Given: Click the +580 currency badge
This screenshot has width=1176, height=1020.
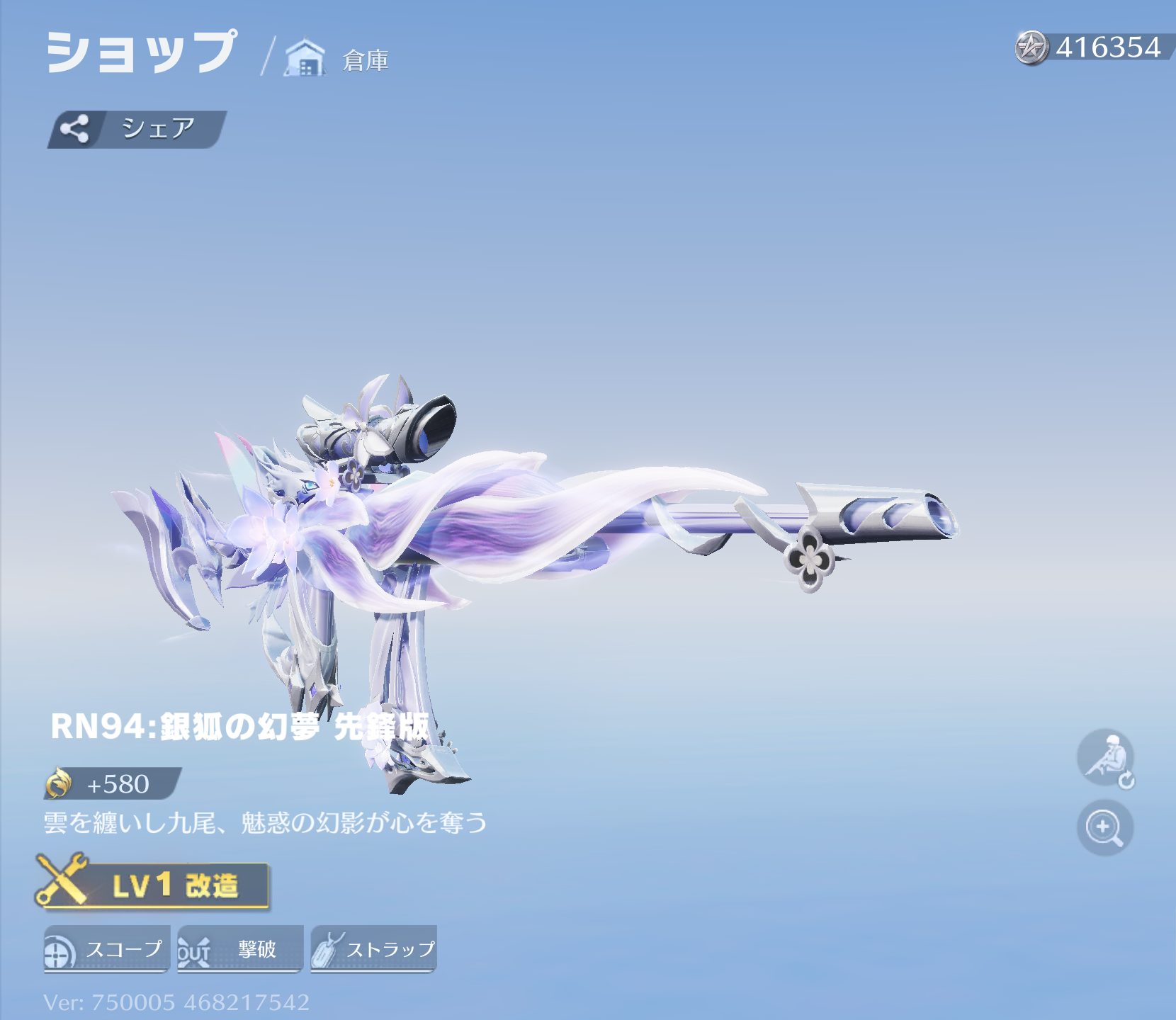Looking at the screenshot, I should tap(113, 783).
